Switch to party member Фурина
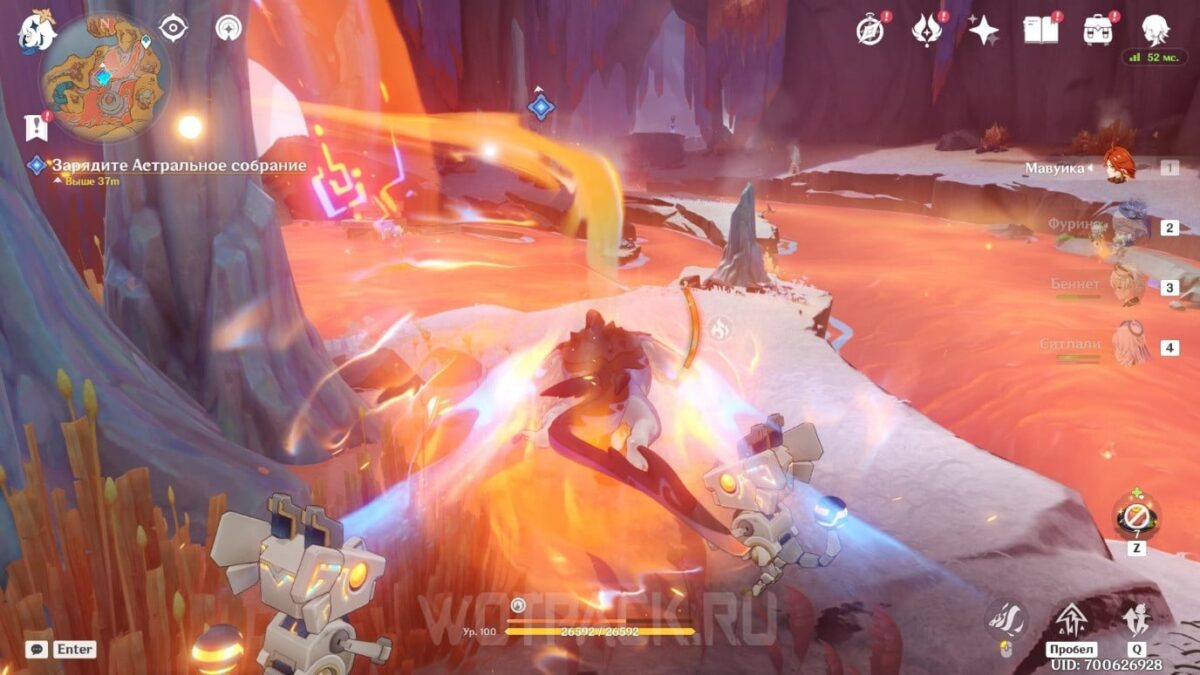This screenshot has width=1200, height=675. coord(1127,226)
